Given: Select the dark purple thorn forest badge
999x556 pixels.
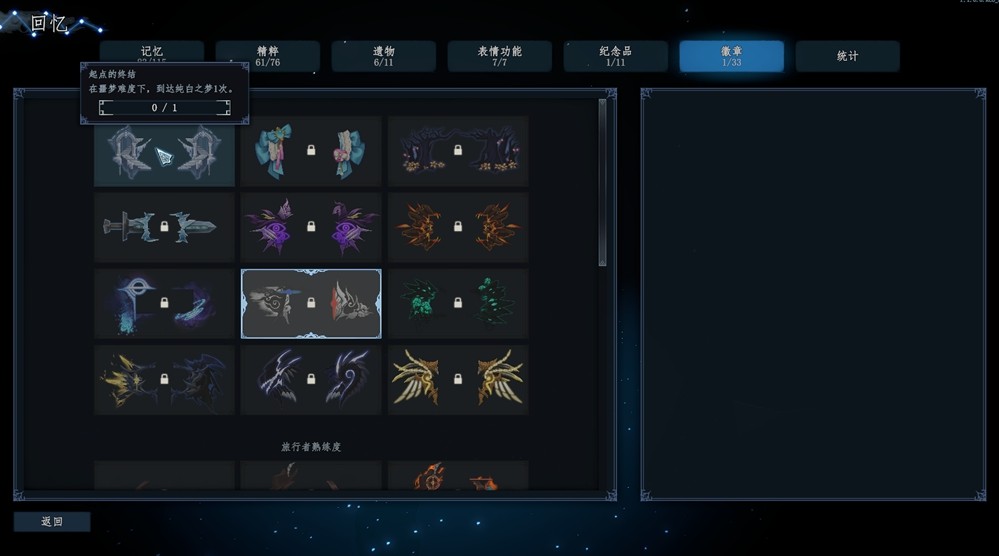Looking at the screenshot, I should click(458, 151).
